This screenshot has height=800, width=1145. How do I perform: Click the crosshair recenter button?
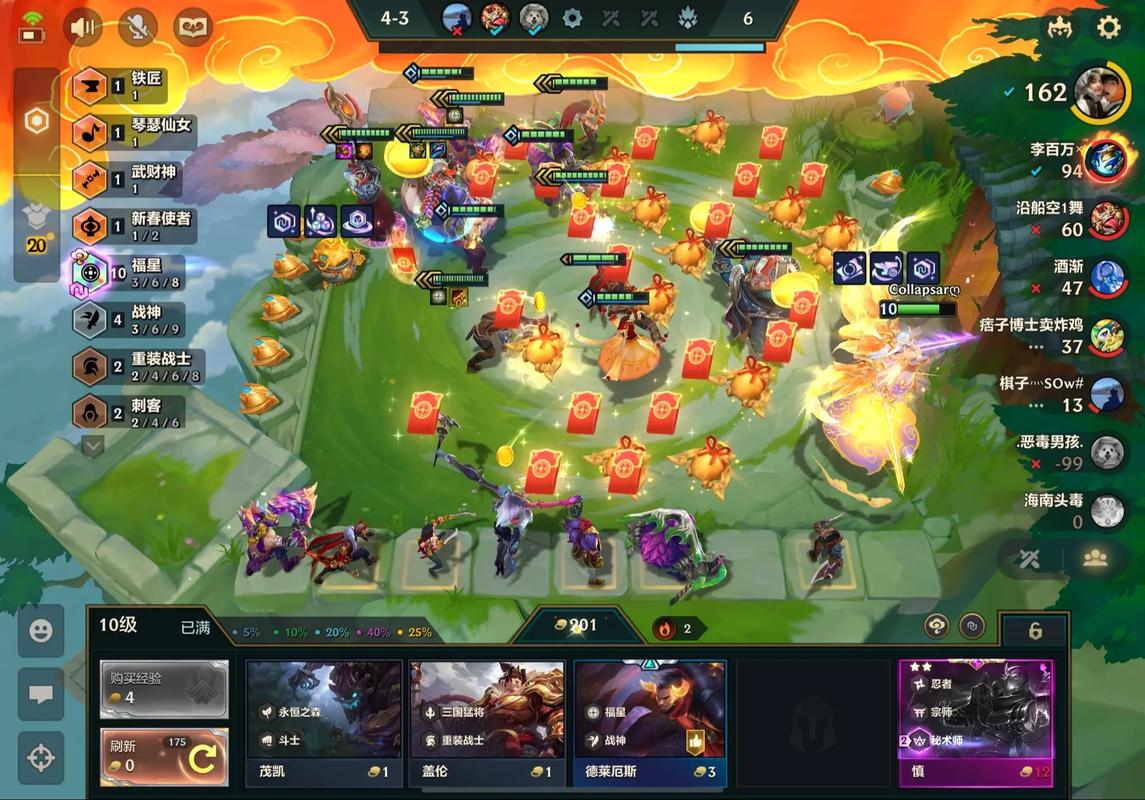[41, 758]
